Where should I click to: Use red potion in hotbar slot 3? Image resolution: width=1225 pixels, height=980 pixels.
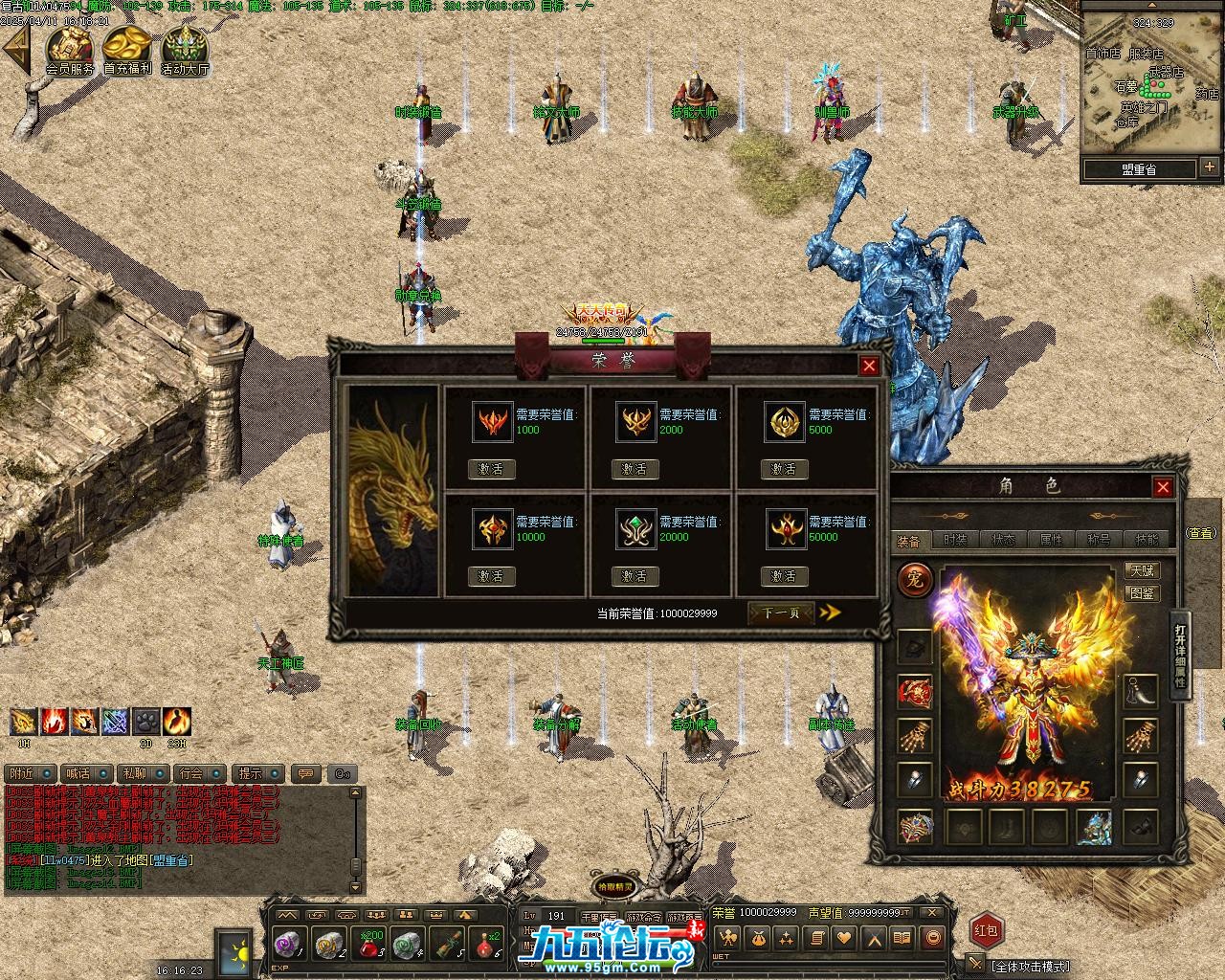[x=370, y=944]
